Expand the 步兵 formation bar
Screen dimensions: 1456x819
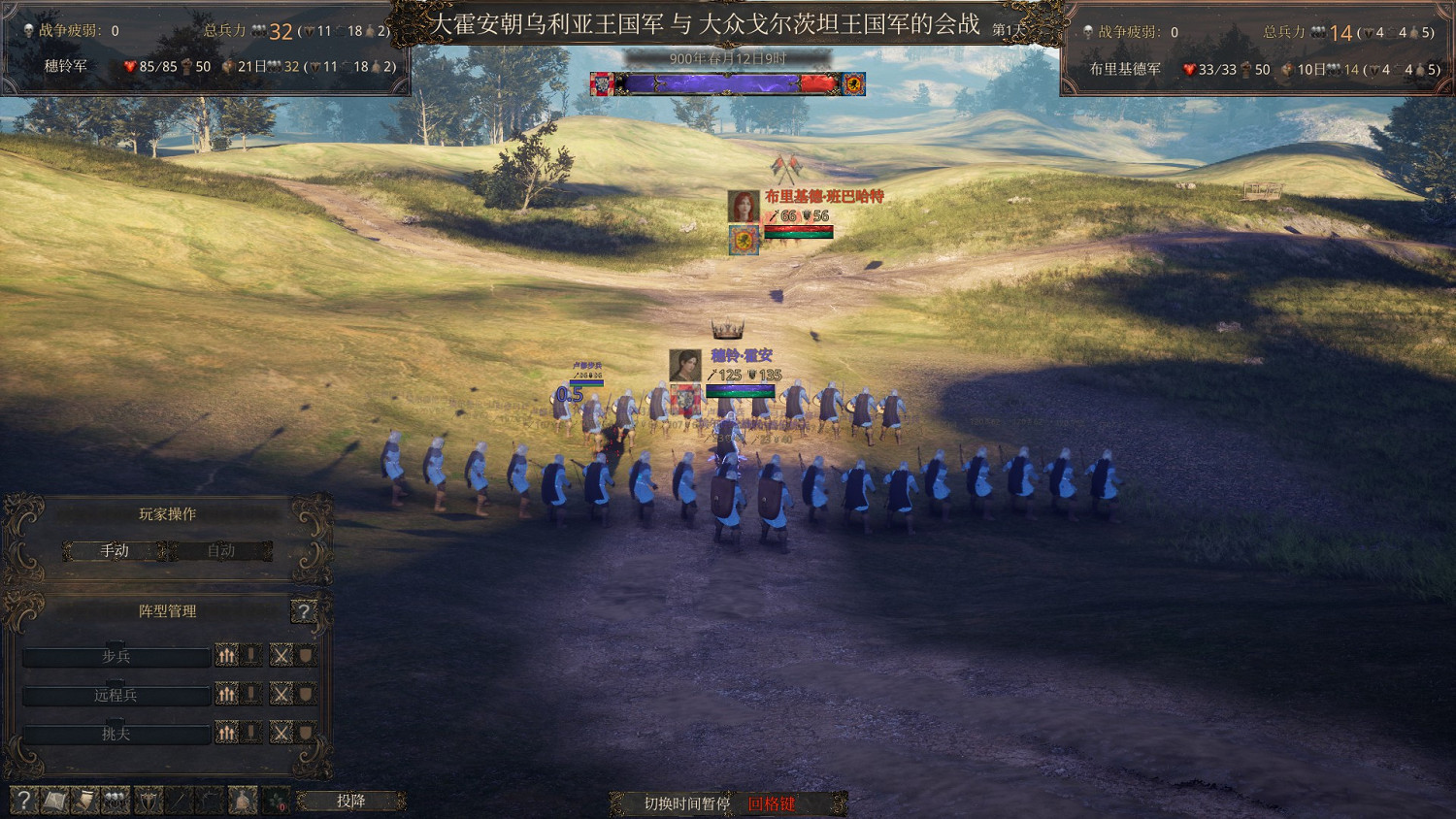click(116, 656)
